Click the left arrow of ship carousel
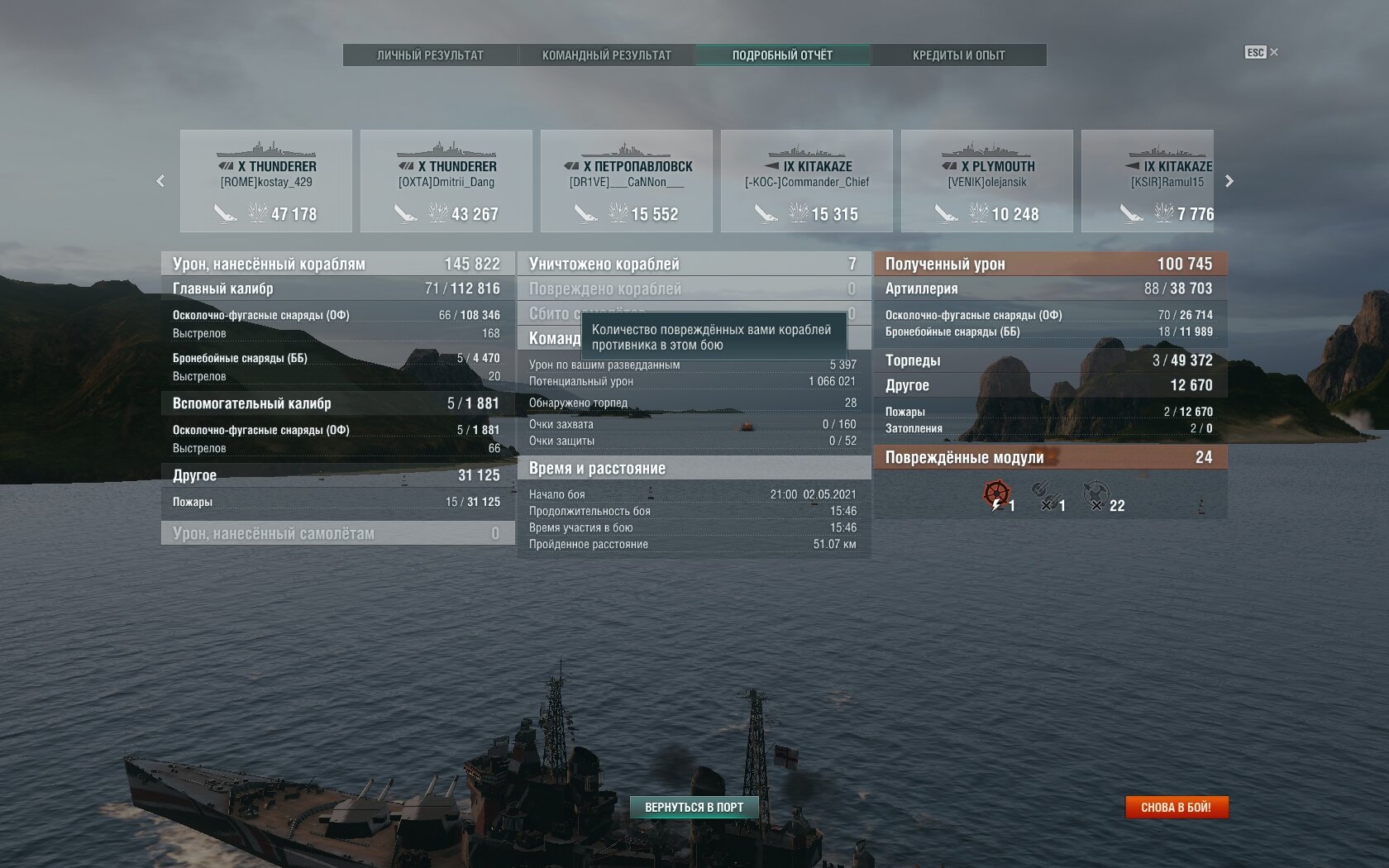The width and height of the screenshot is (1389, 868). 160,181
